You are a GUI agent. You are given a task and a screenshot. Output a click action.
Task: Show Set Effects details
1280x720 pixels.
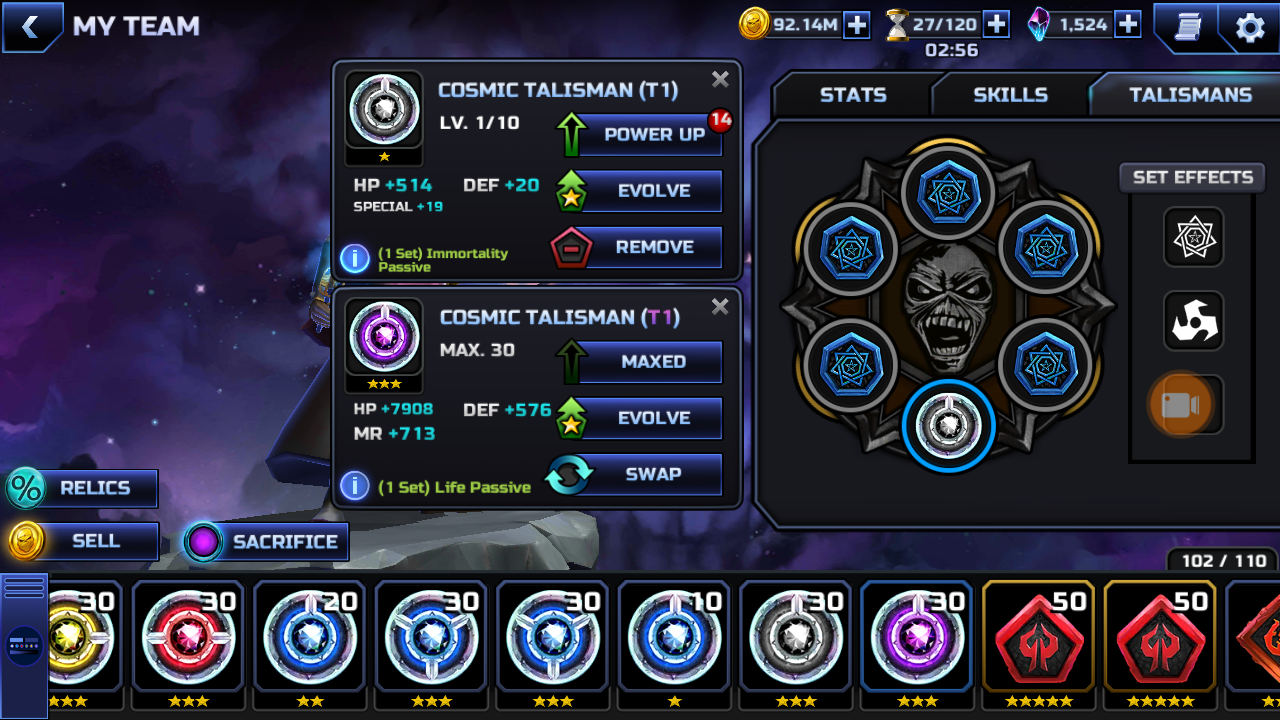tap(1192, 178)
